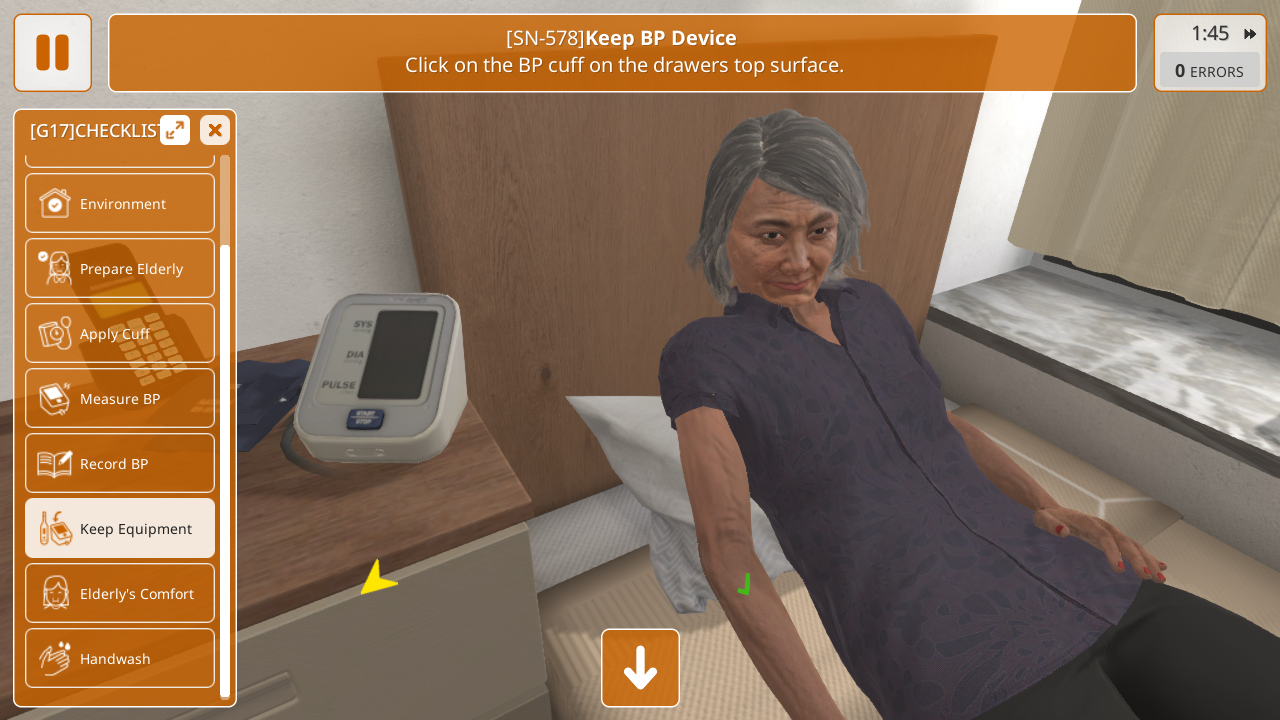Fast-forward the timer with the double arrow

[1250, 34]
